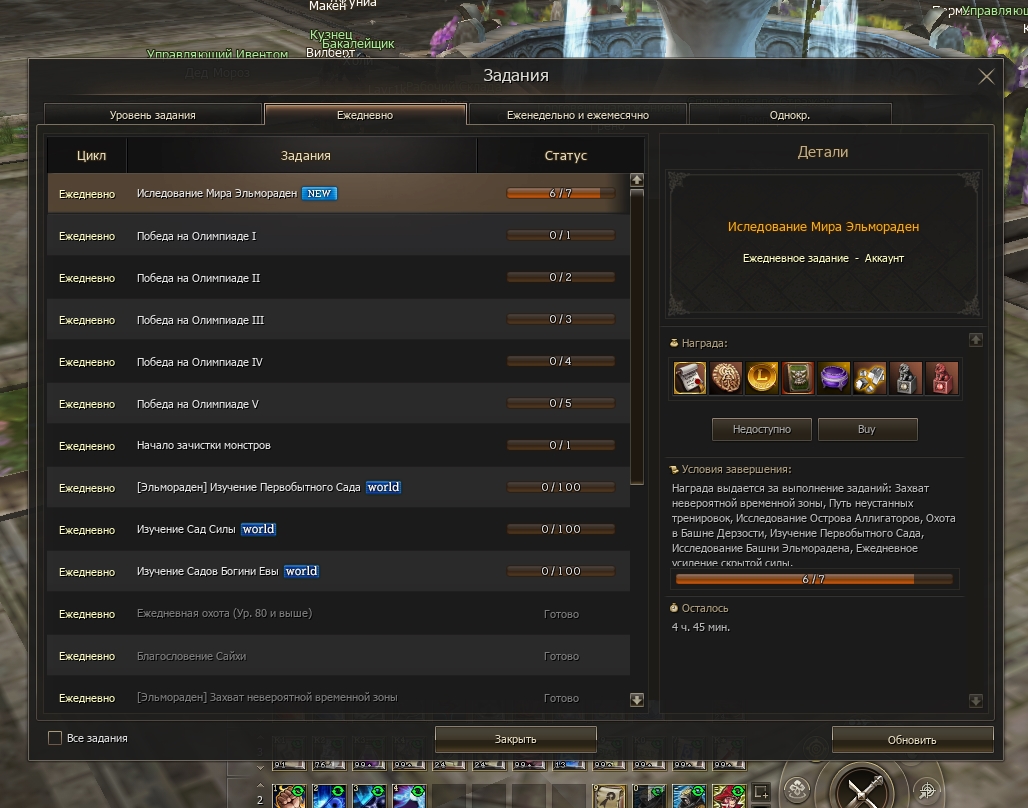Switch to the Уровень задания tab
Screen dimensions: 1028x808
[x=153, y=115]
